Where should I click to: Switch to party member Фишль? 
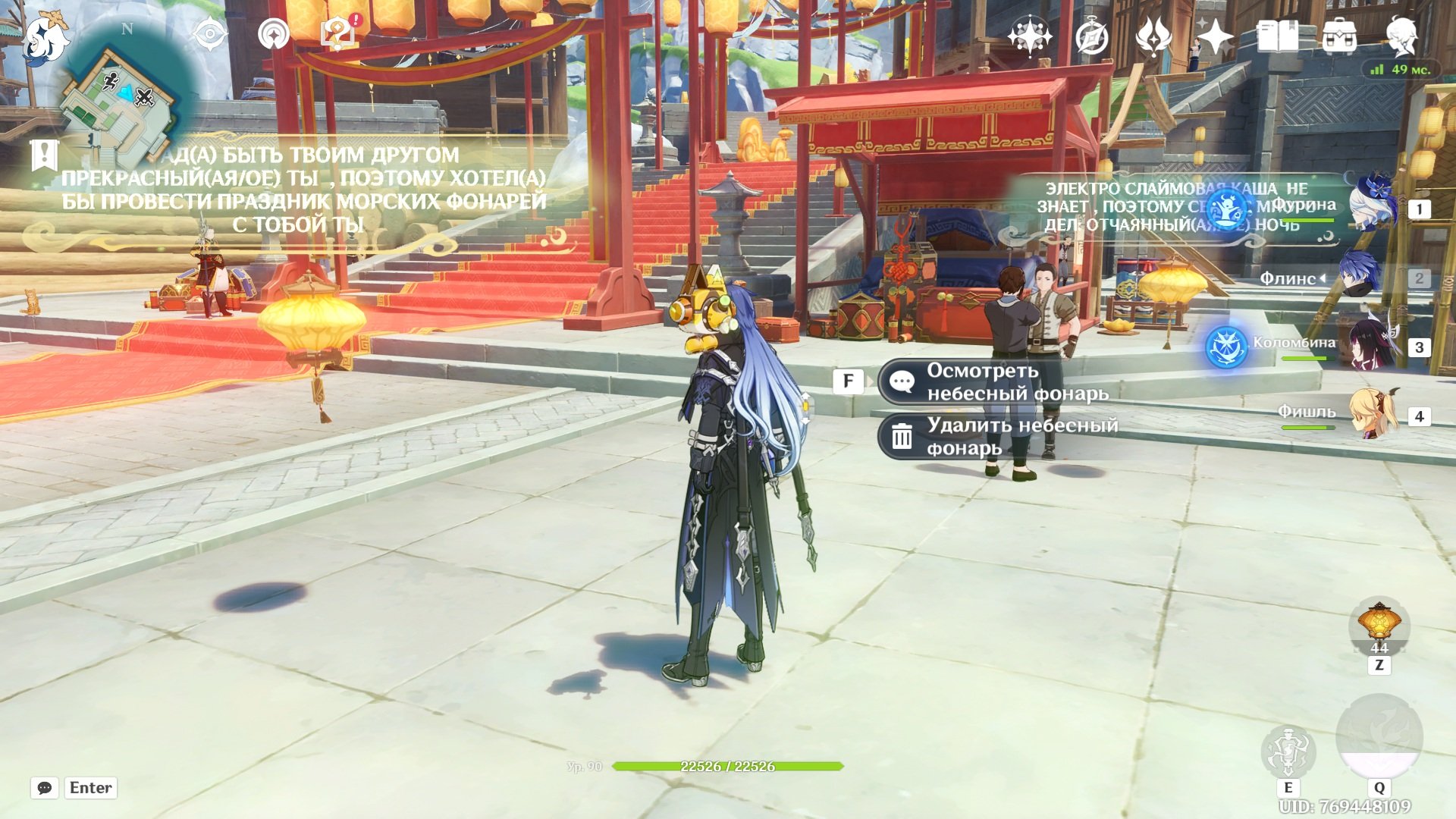1374,414
